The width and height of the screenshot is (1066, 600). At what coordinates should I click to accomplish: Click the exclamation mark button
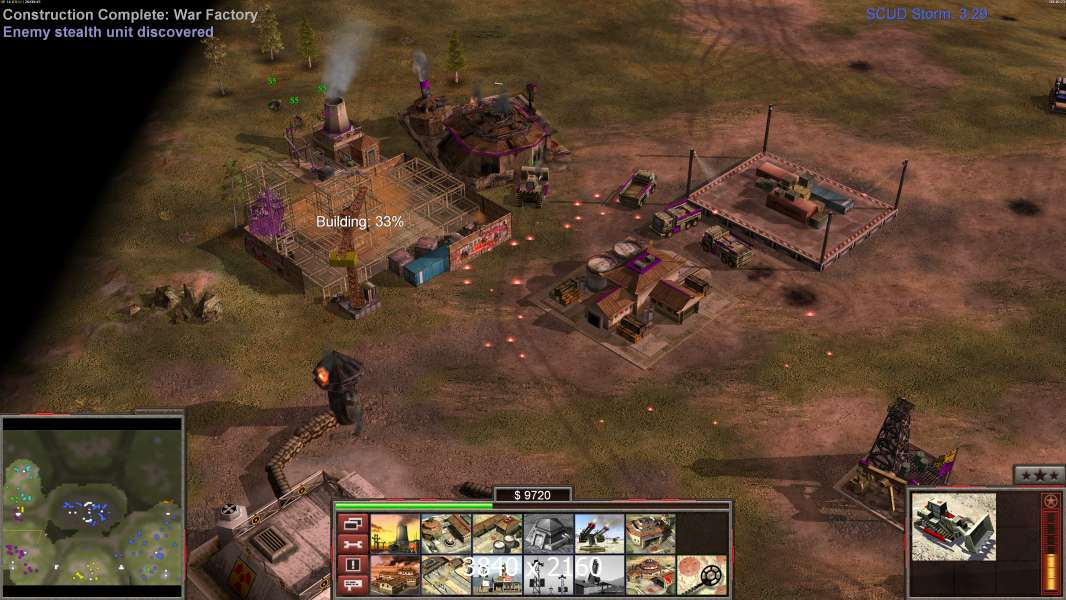tap(352, 564)
